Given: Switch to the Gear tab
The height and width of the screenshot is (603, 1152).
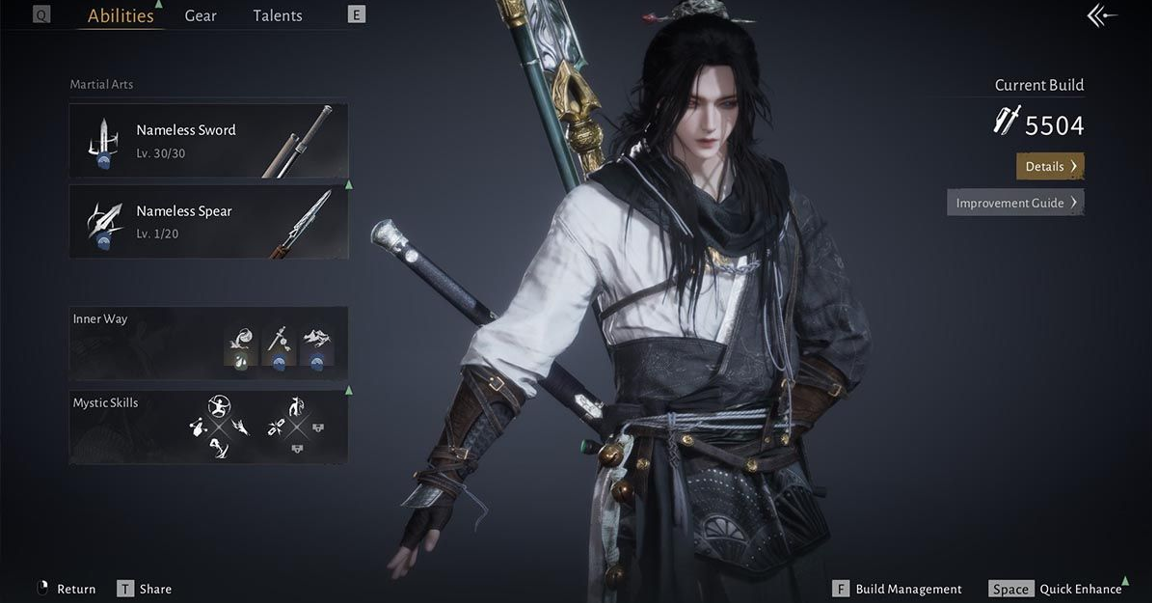Looking at the screenshot, I should 200,16.
